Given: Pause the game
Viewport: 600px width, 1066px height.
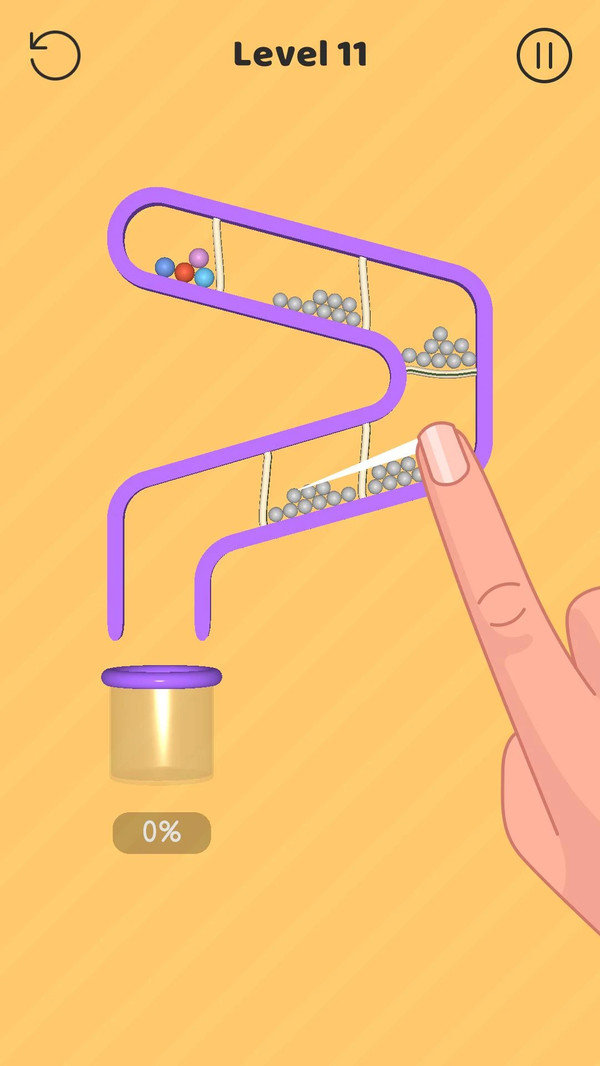Looking at the screenshot, I should click(x=544, y=55).
